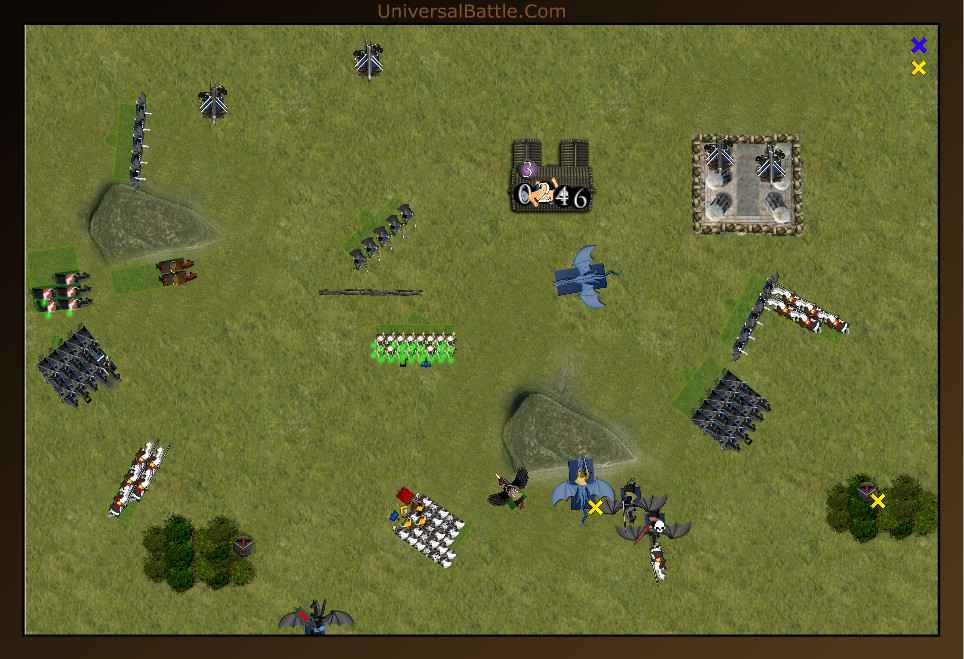This screenshot has width=964, height=659.
Task: Choose the number 0 counter token
Action: coord(526,195)
